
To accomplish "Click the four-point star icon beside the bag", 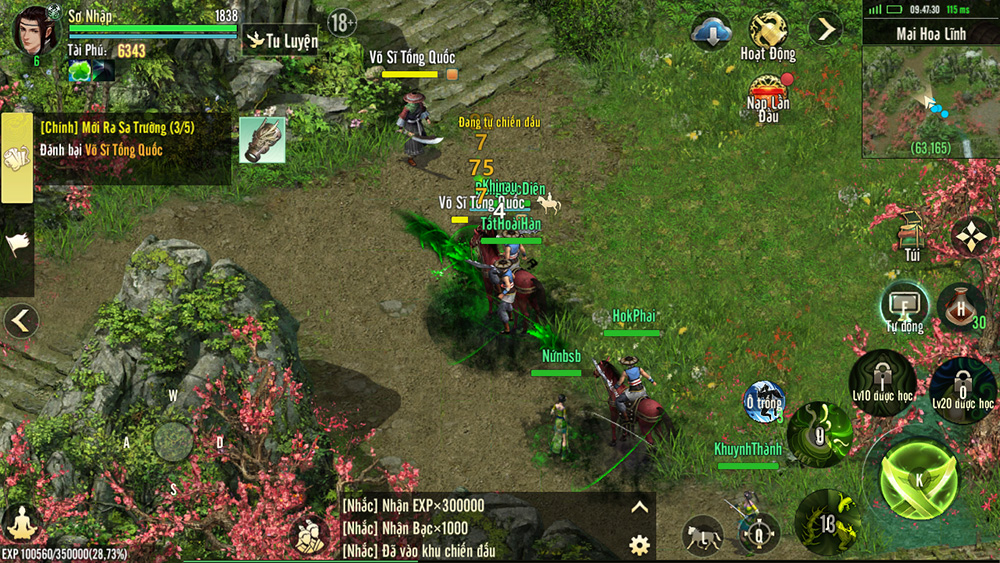I will (x=970, y=236).
